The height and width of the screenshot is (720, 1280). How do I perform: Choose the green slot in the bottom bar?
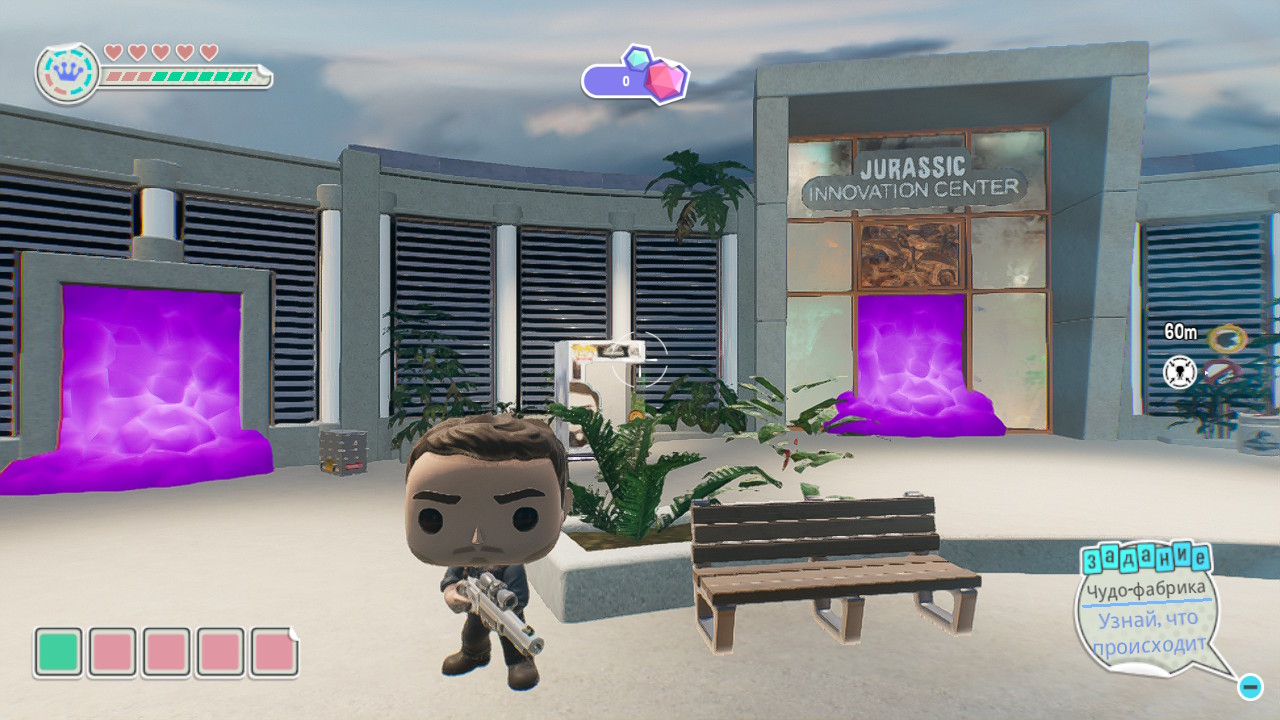[x=58, y=652]
